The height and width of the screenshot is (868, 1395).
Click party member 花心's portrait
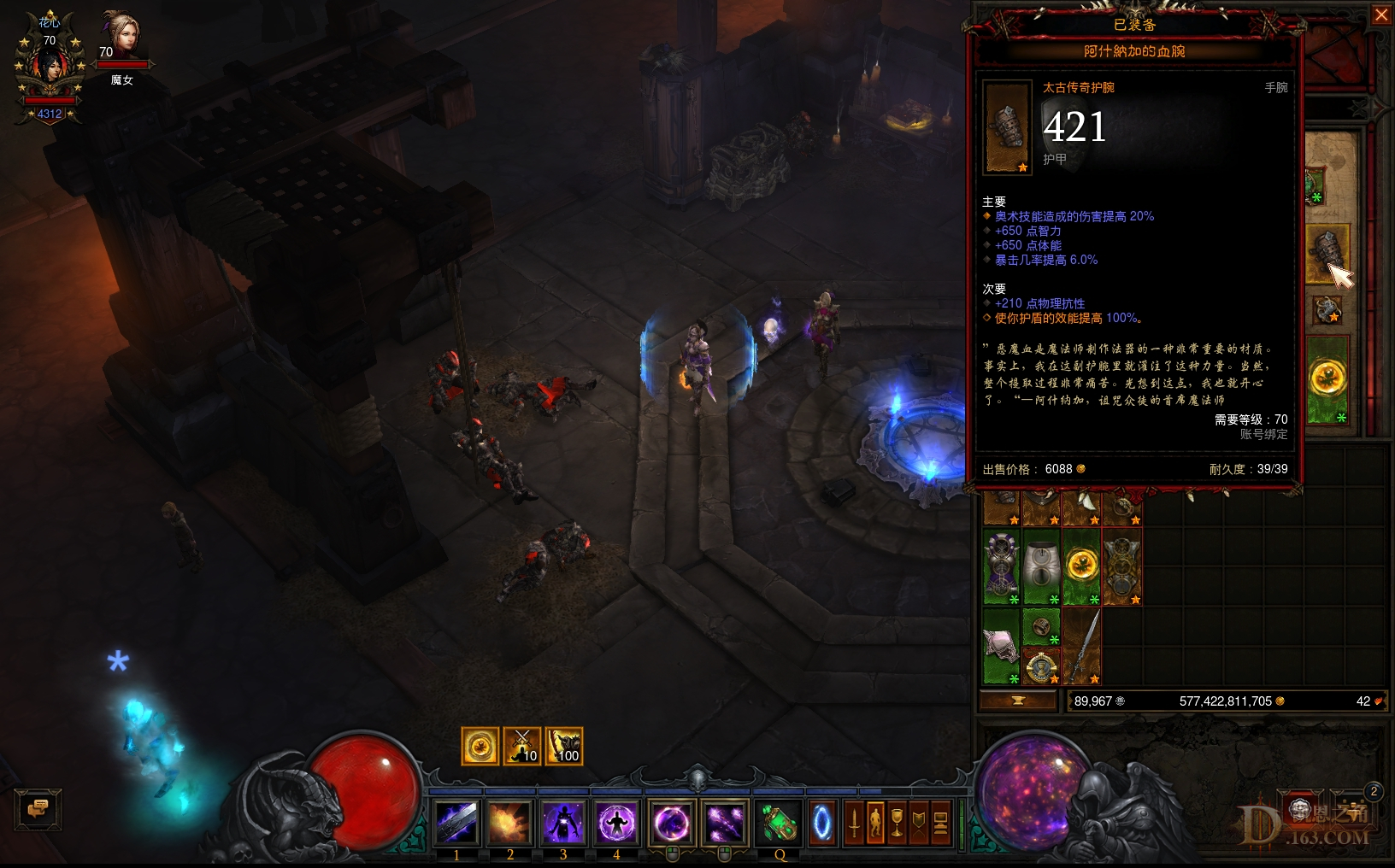[x=49, y=64]
